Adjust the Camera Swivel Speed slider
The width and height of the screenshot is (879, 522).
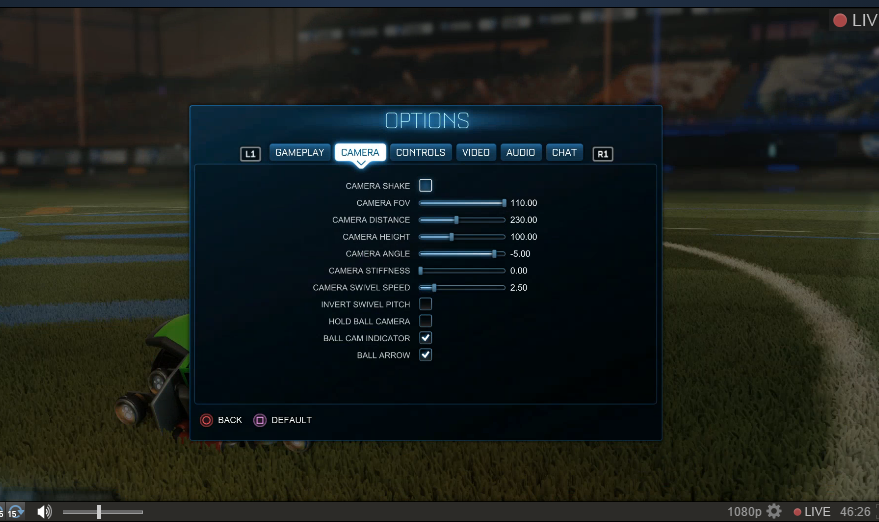(x=462, y=288)
